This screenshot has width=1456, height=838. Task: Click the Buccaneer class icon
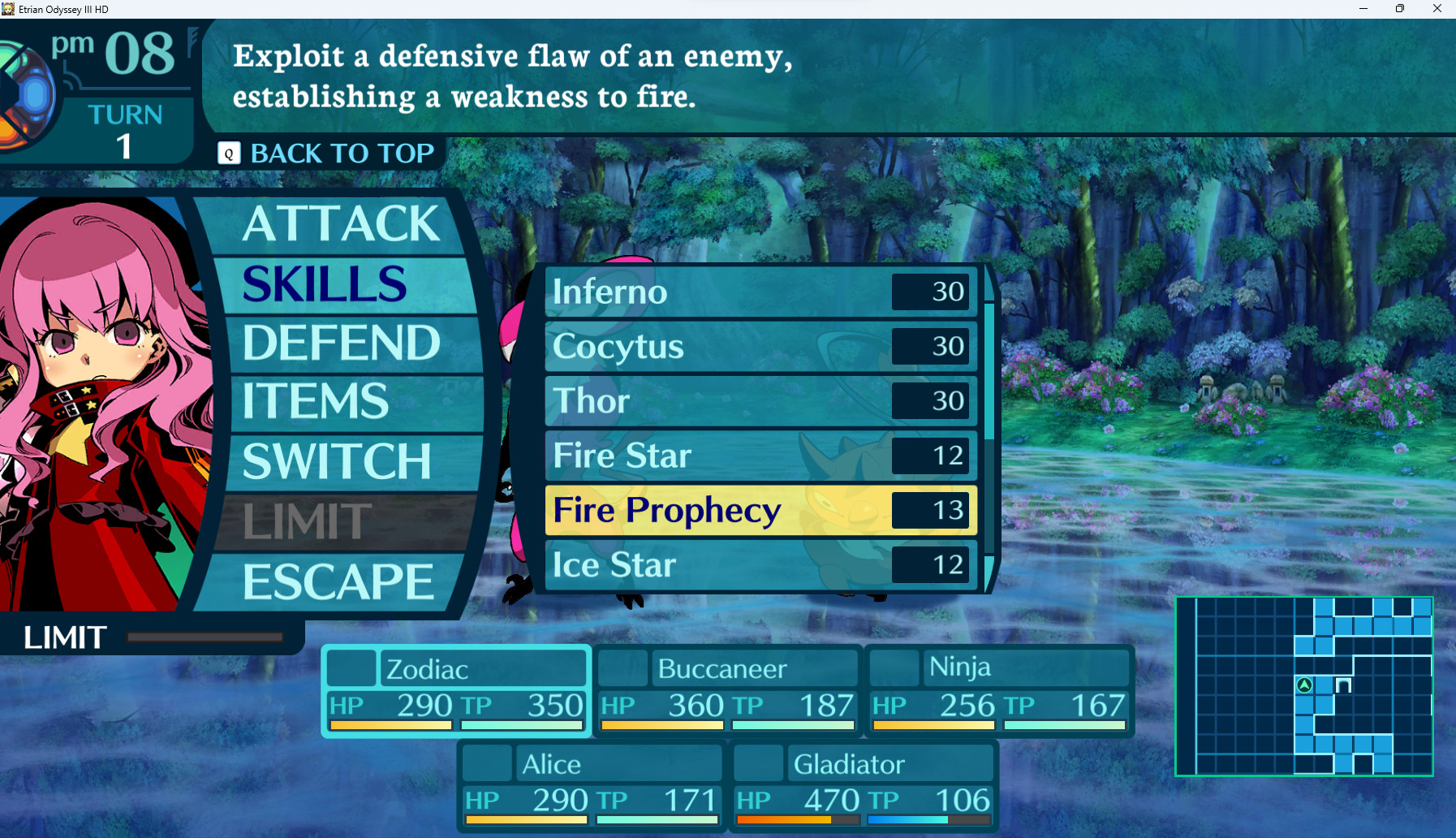coord(622,667)
